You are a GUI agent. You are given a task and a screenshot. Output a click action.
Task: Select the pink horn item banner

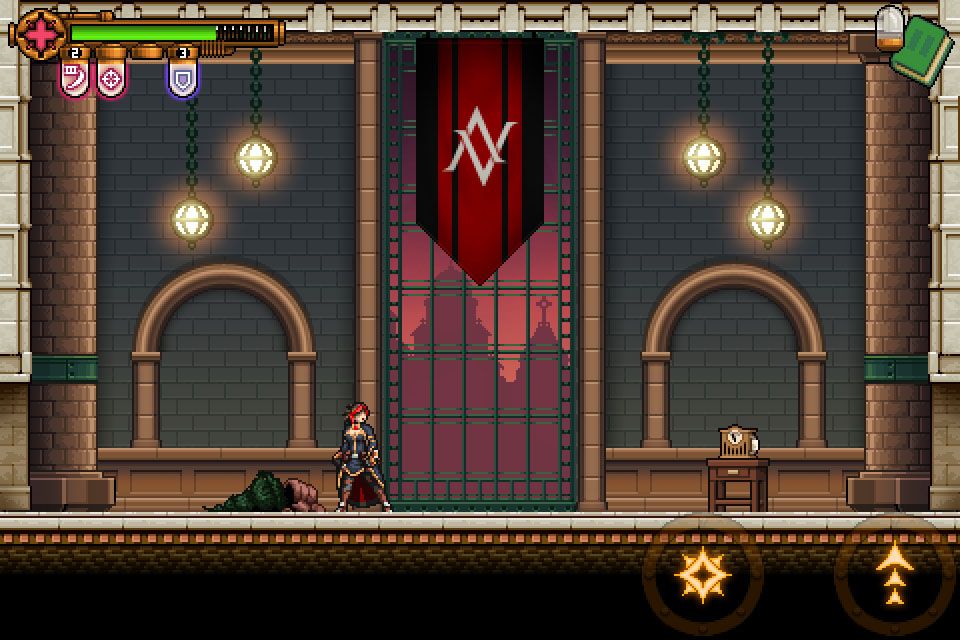[75, 77]
